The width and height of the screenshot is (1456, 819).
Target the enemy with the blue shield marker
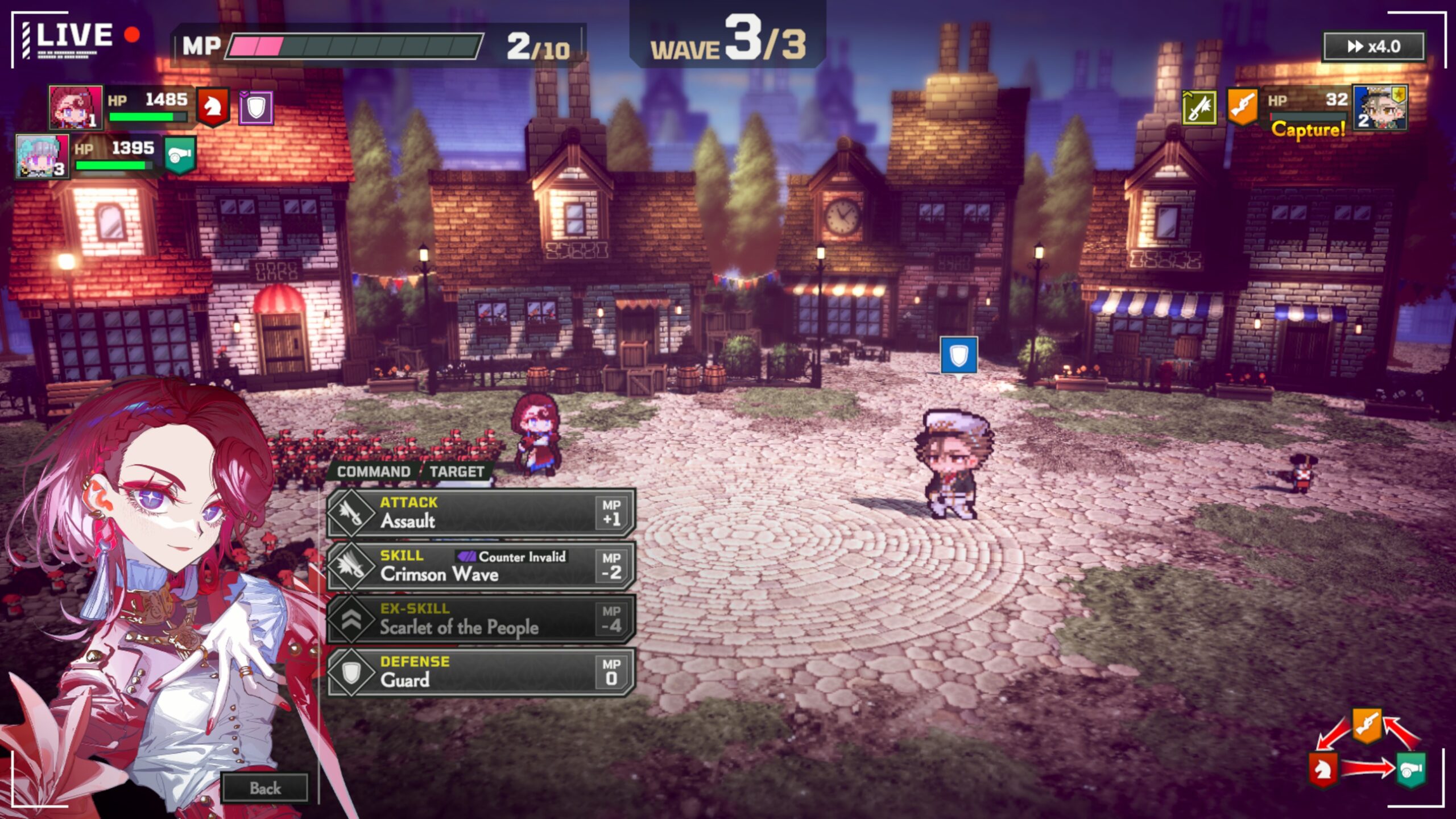[x=954, y=464]
